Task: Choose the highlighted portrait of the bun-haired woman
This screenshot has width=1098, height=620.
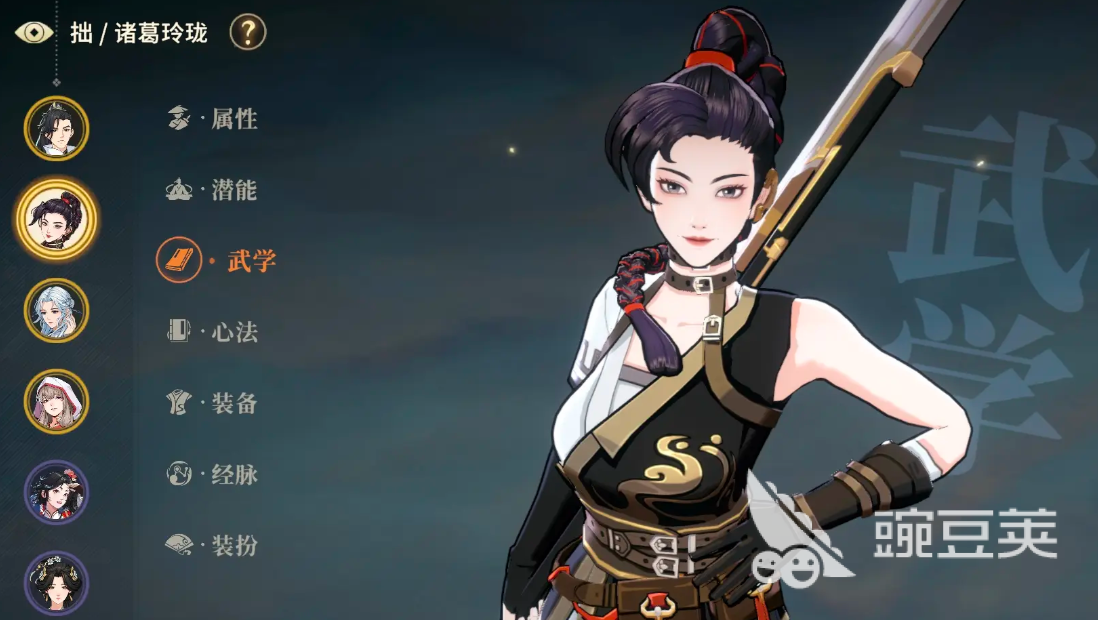Action: (56, 218)
